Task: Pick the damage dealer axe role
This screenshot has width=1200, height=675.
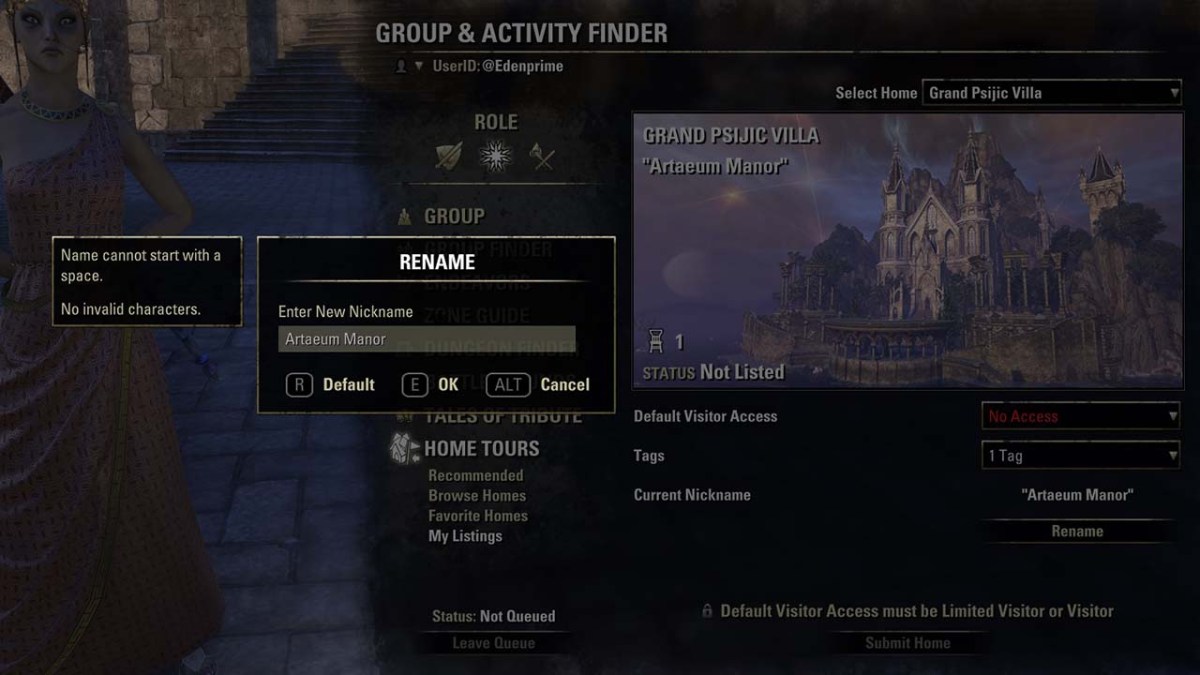Action: [542, 156]
